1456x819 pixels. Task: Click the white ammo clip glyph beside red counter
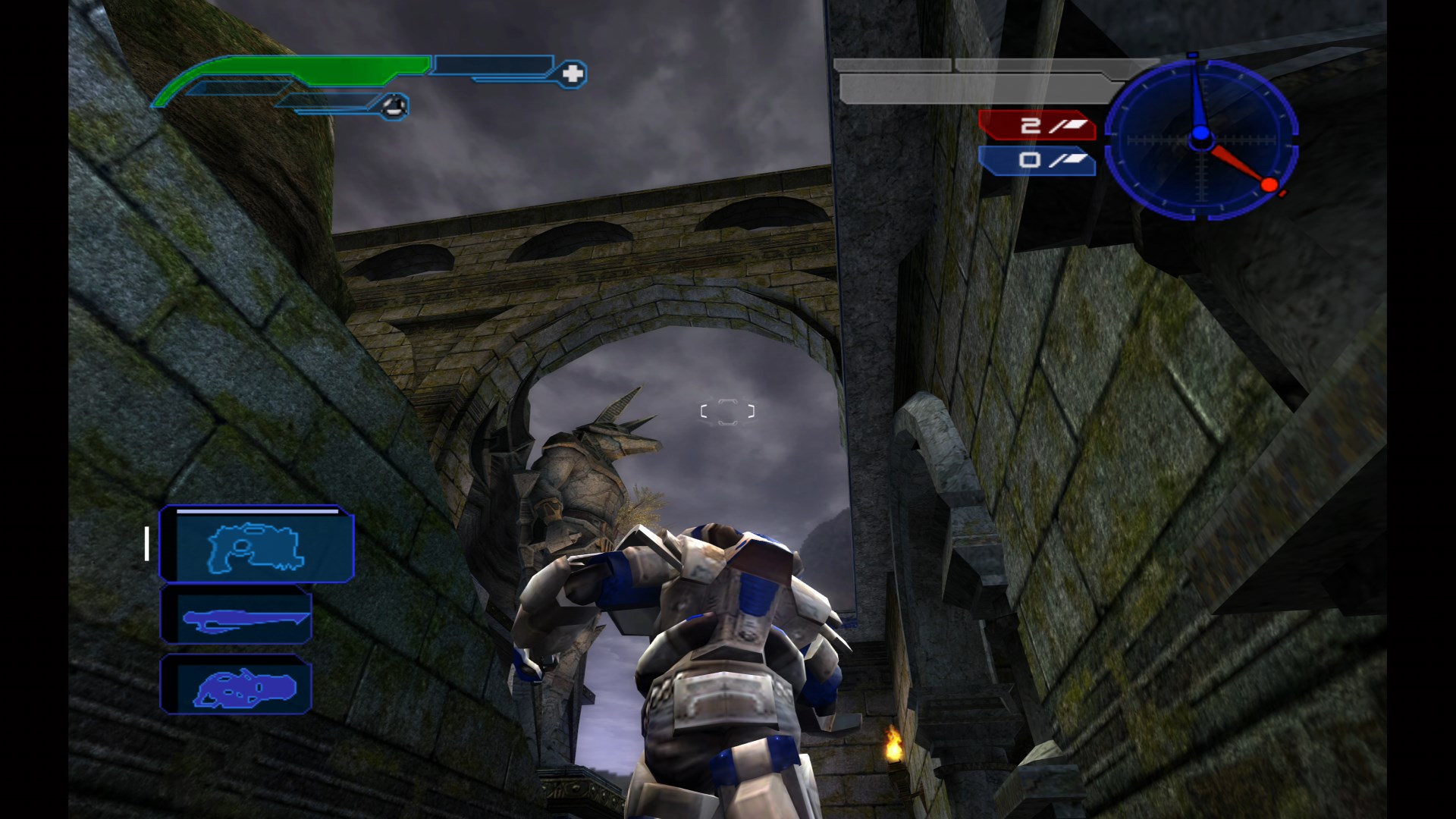point(1077,124)
